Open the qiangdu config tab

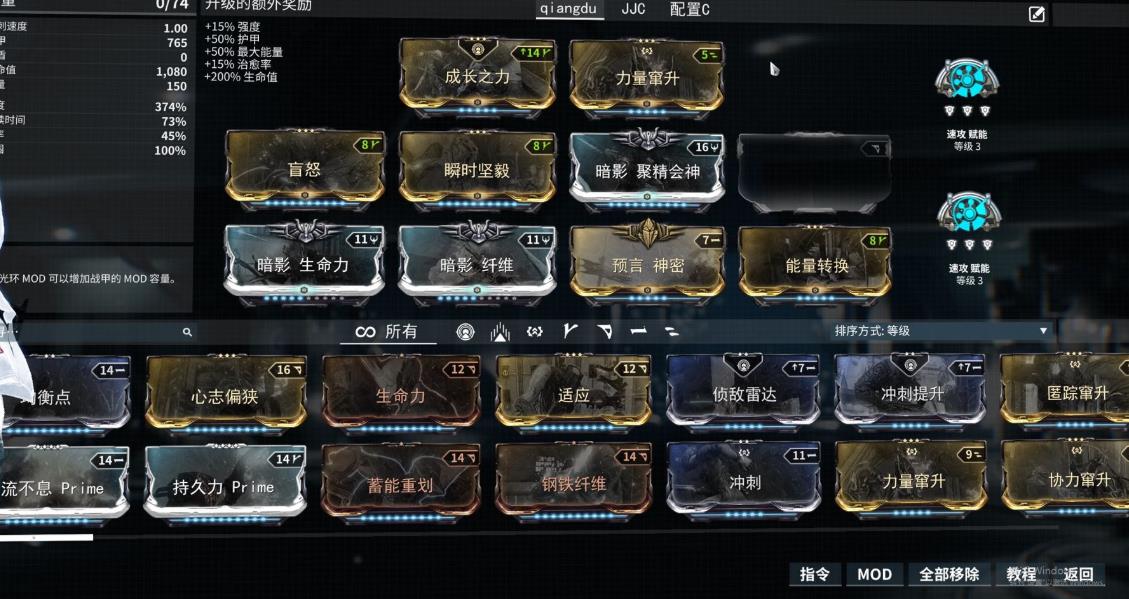click(569, 10)
